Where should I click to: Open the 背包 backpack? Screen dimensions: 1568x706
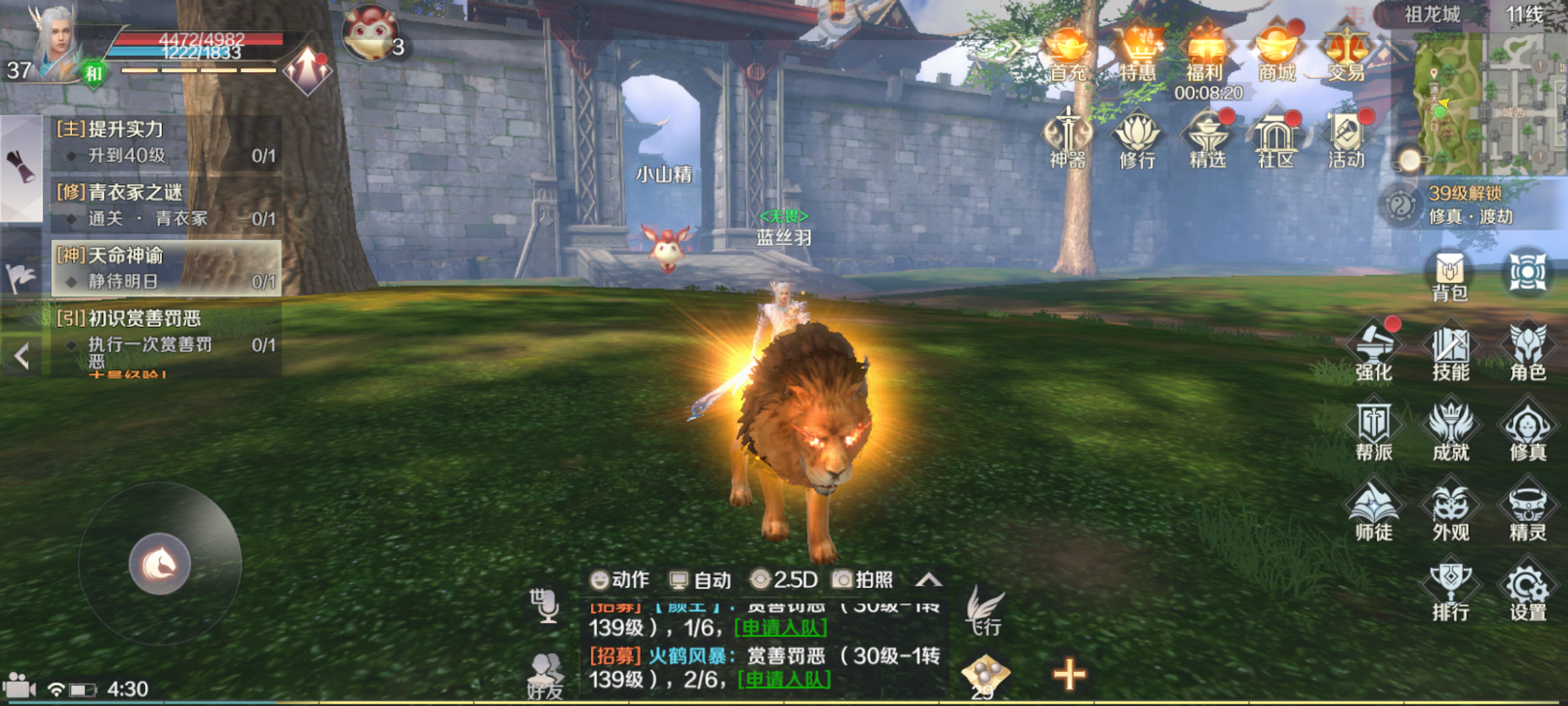[1450, 275]
